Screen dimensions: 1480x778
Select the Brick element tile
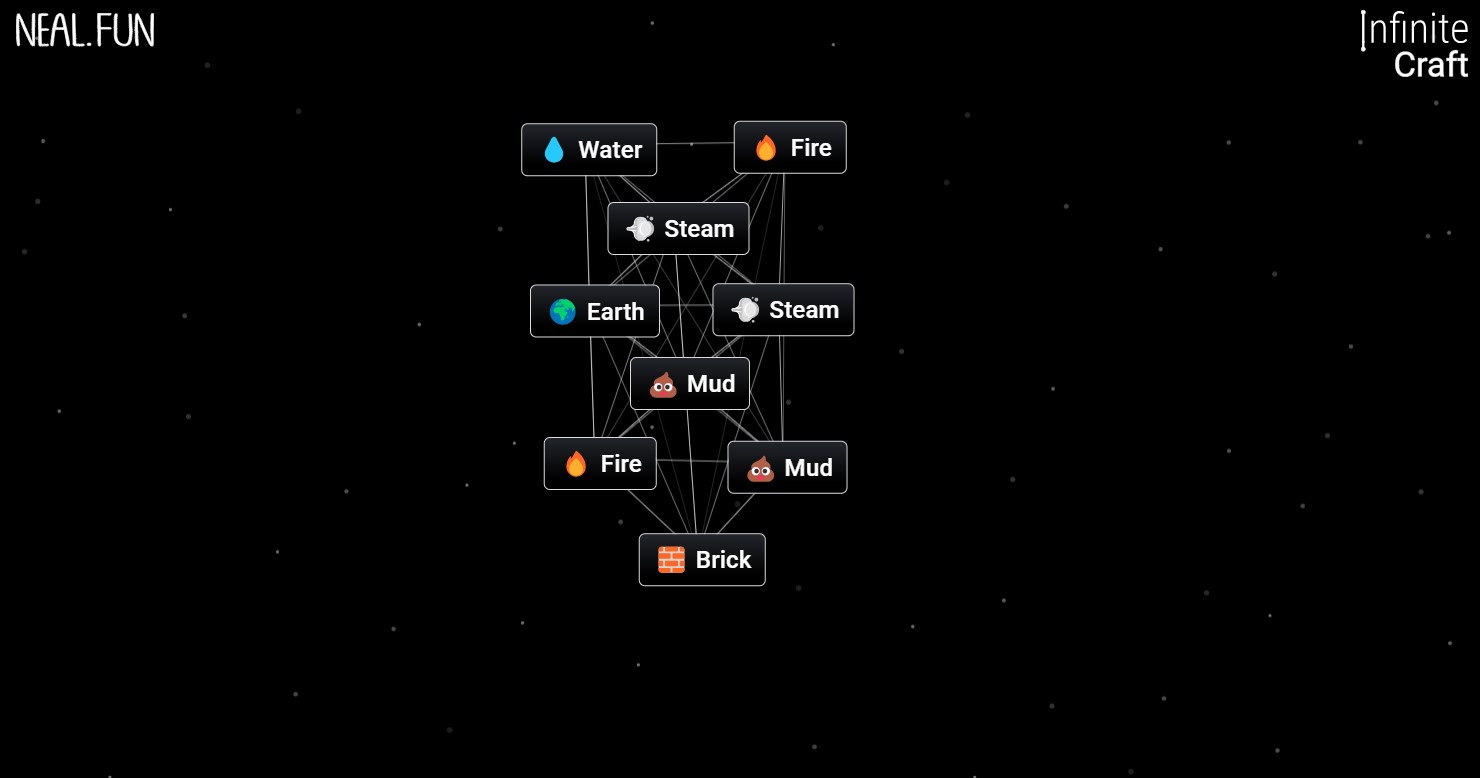[x=702, y=559]
